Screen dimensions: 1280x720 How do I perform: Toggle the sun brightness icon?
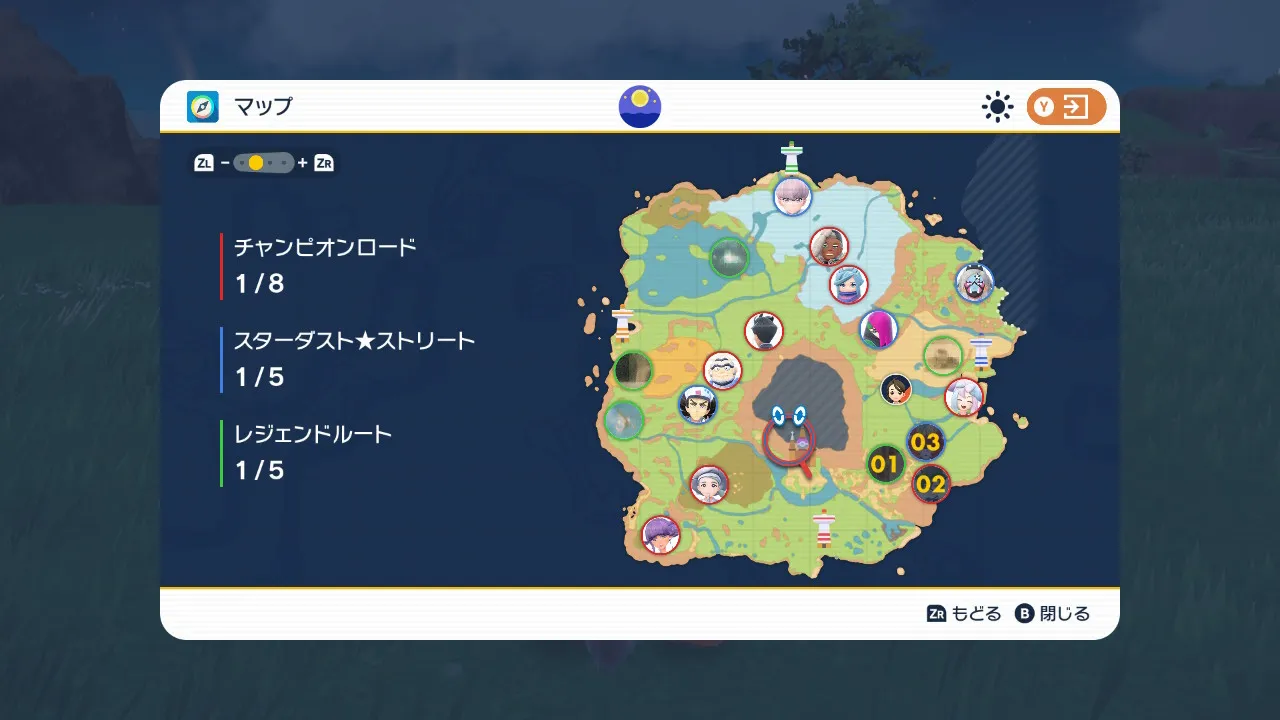click(997, 108)
